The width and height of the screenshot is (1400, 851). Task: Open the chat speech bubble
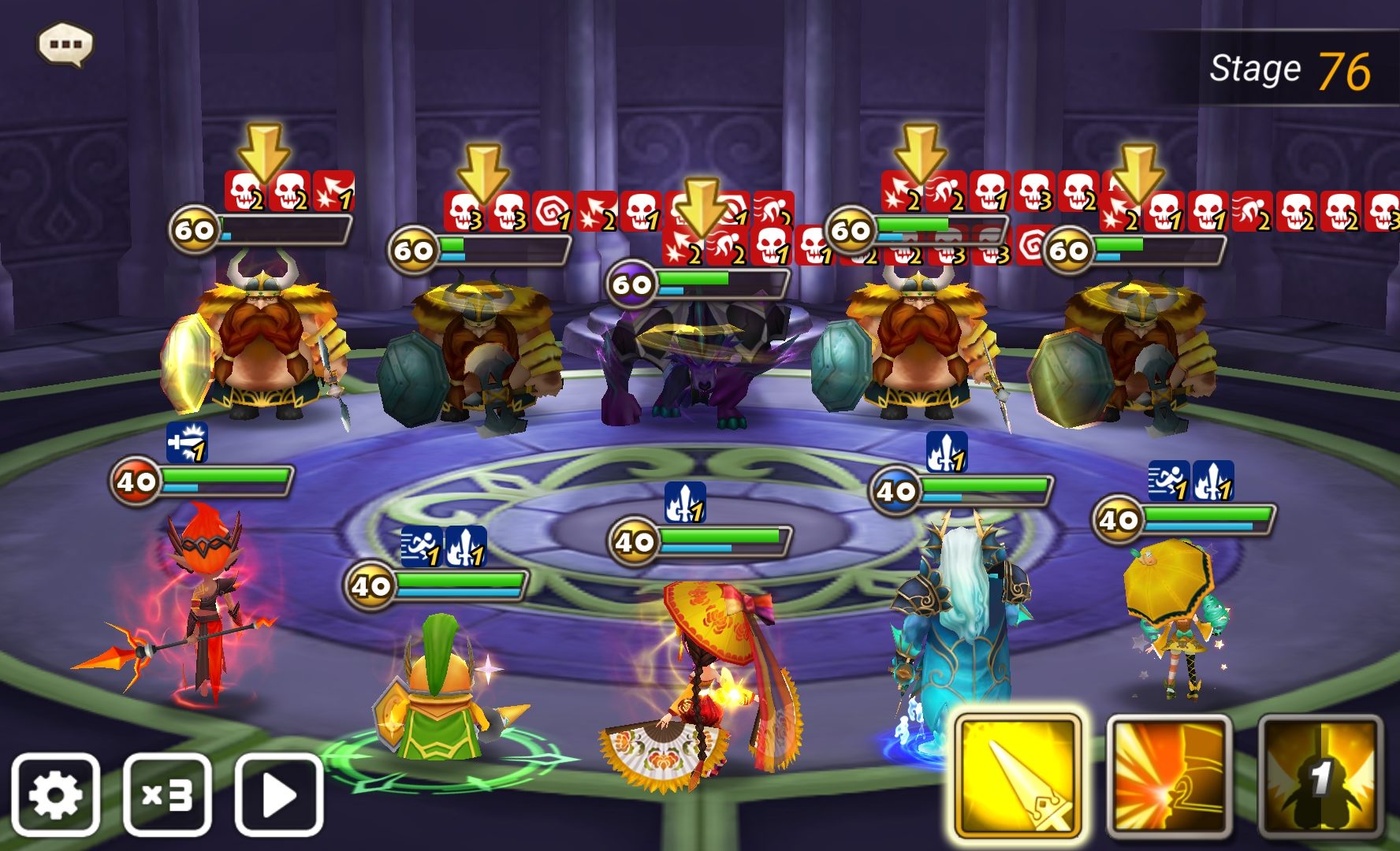[65, 44]
